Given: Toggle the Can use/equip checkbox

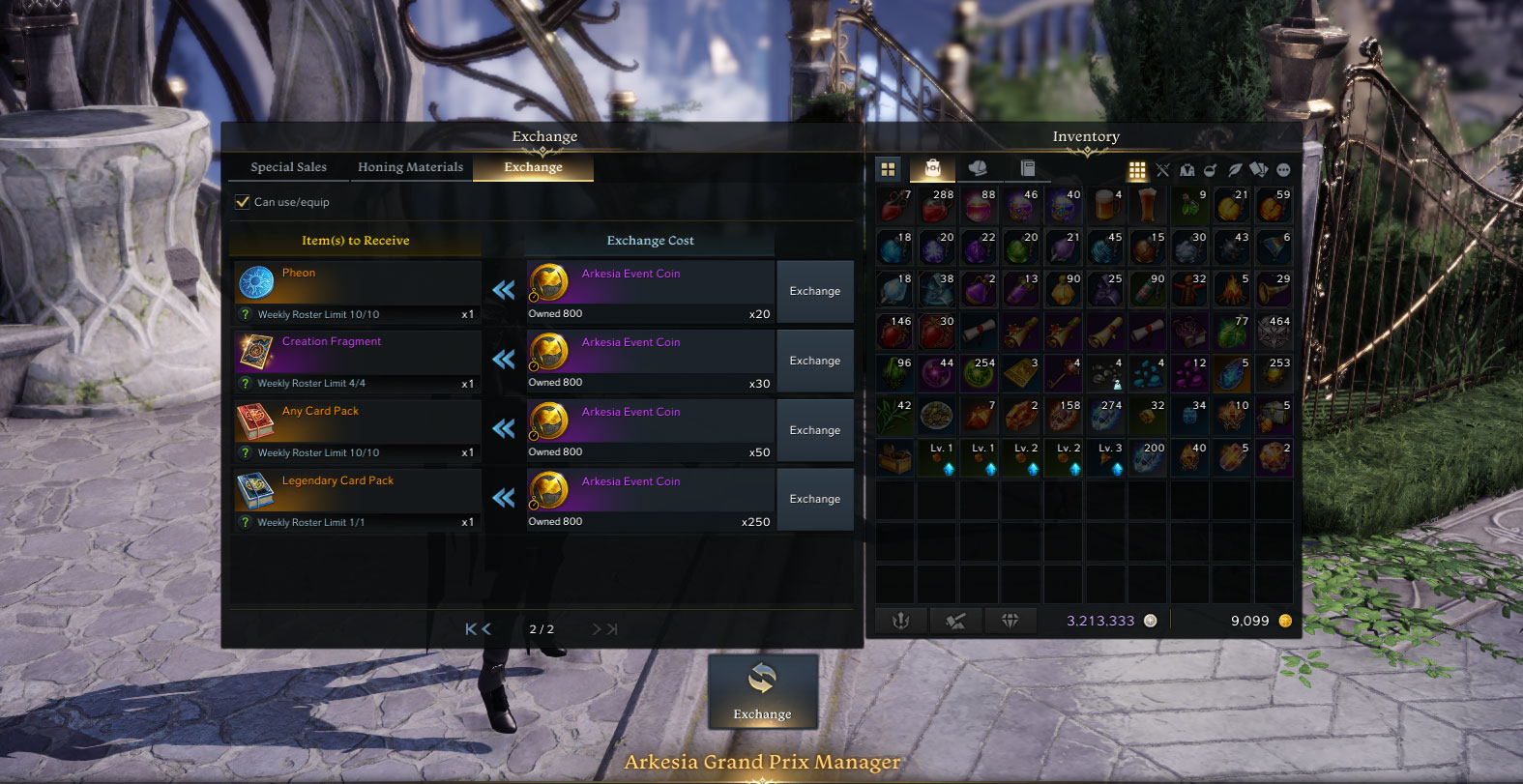Looking at the screenshot, I should (x=242, y=201).
